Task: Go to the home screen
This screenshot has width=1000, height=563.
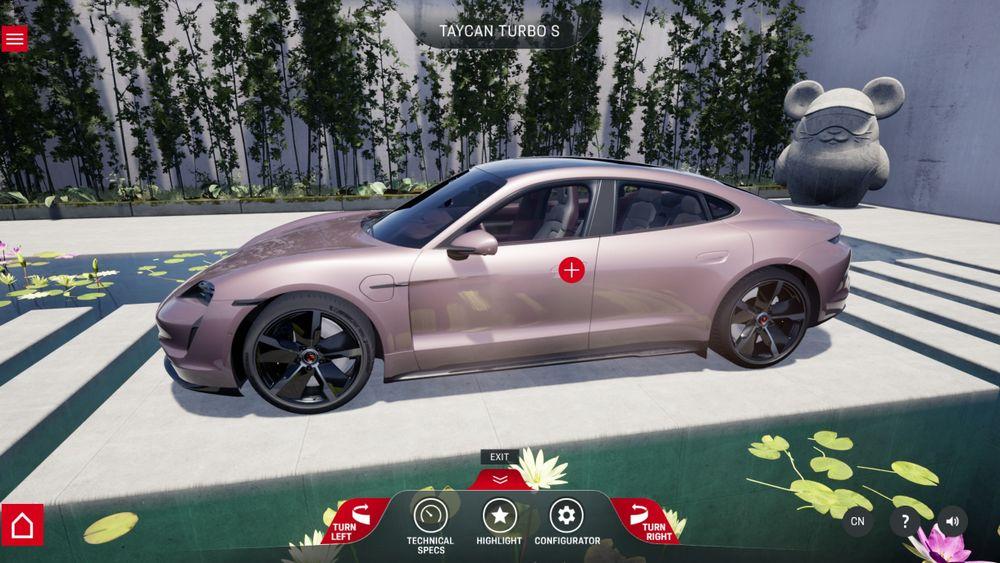Action: (x=22, y=525)
